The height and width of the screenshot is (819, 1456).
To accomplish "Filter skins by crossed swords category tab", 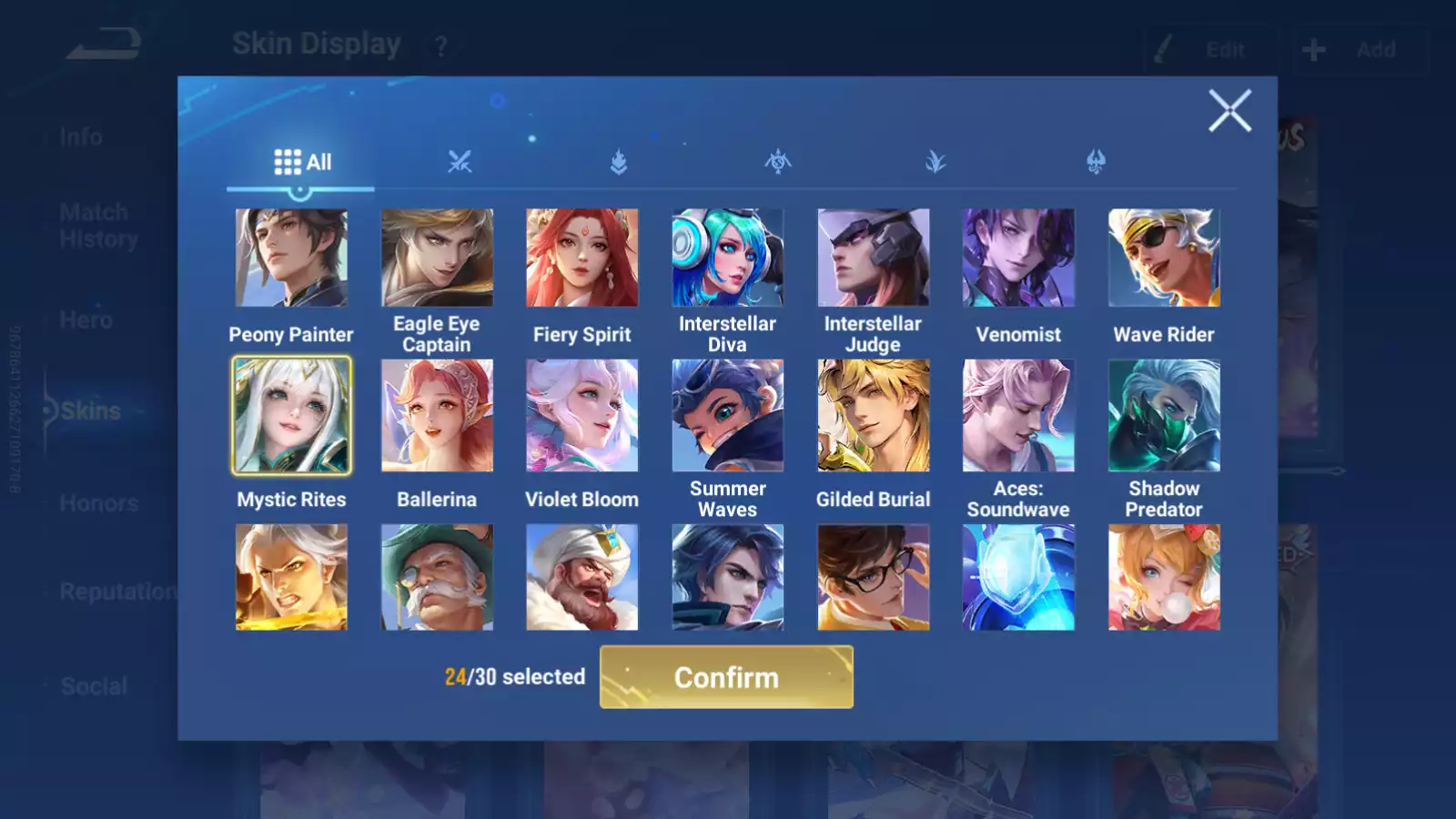I will pyautogui.click(x=460, y=163).
